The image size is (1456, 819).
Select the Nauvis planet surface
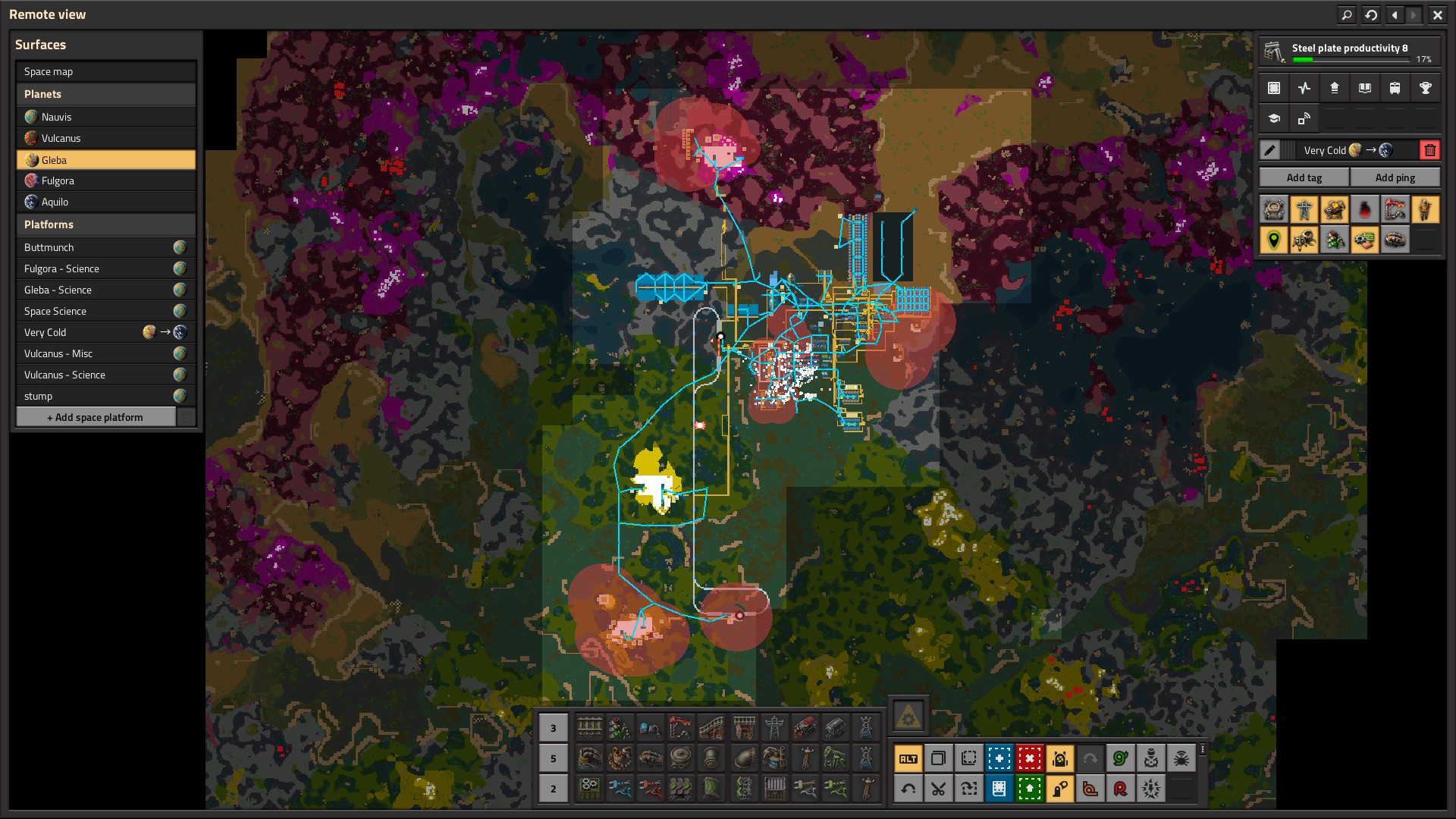(x=105, y=117)
